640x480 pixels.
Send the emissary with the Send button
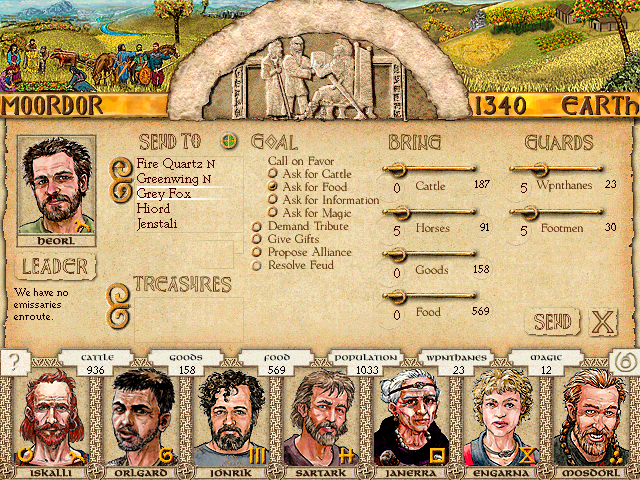552,322
